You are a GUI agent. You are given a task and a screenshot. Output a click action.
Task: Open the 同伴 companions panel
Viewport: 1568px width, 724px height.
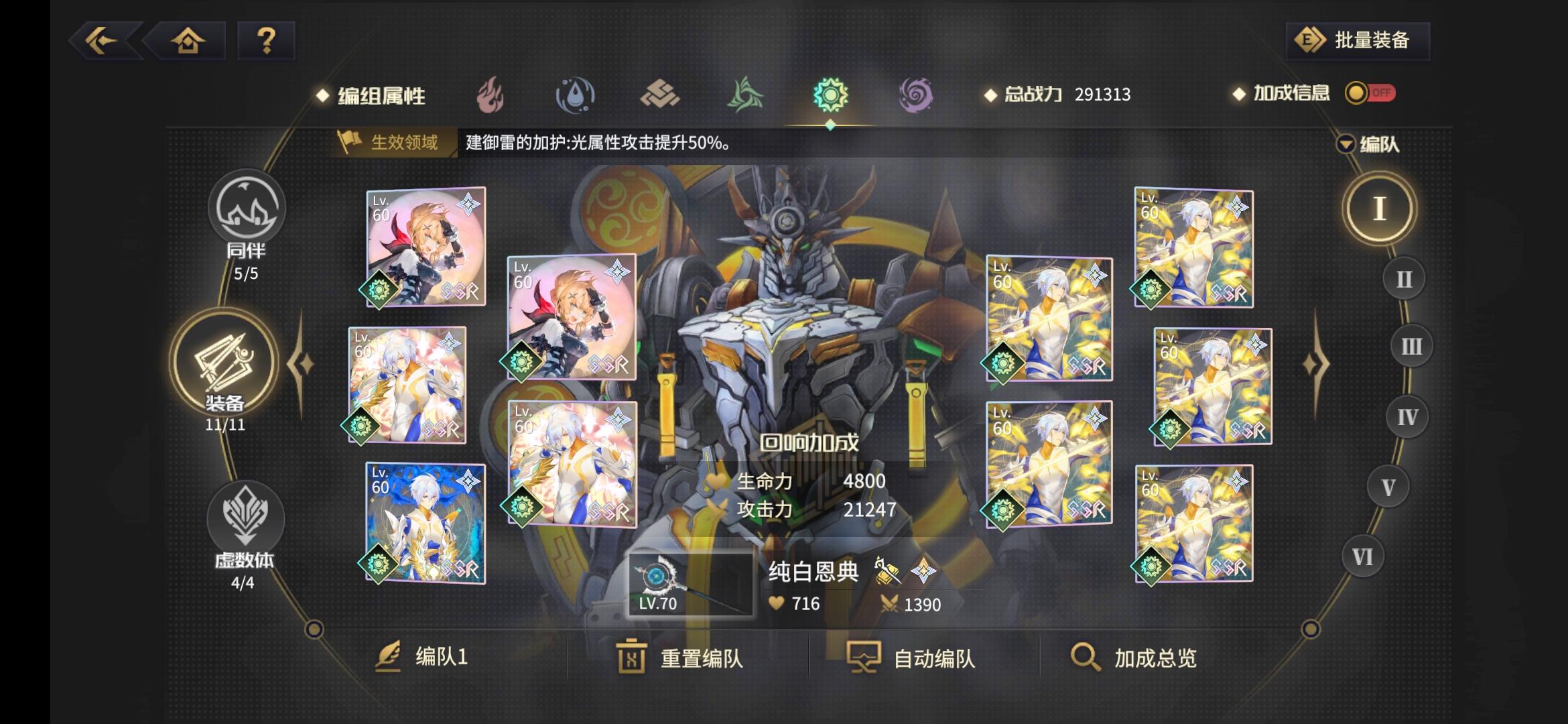(246, 208)
